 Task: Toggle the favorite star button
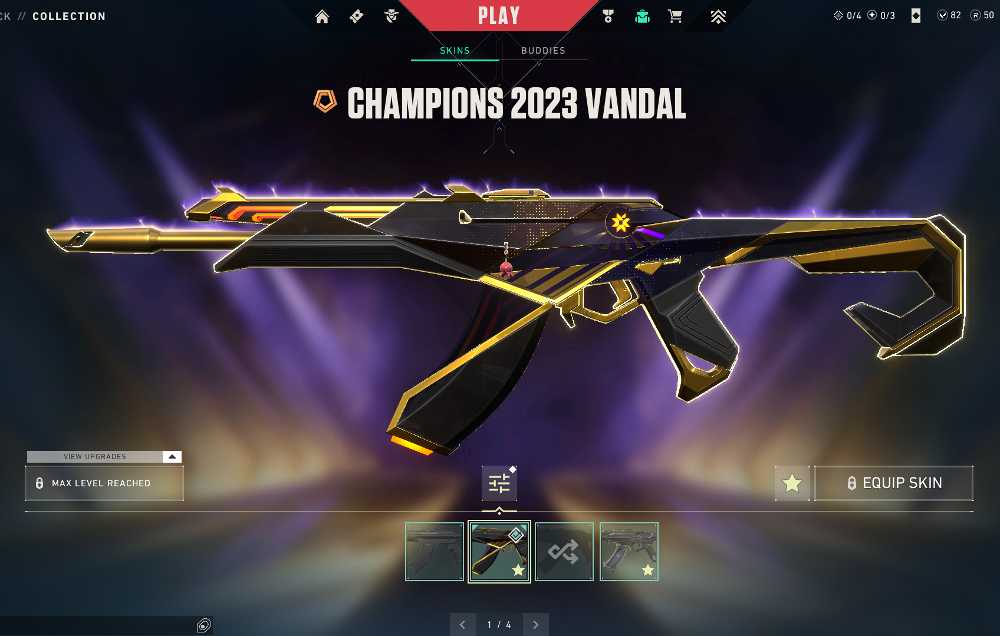tap(792, 483)
